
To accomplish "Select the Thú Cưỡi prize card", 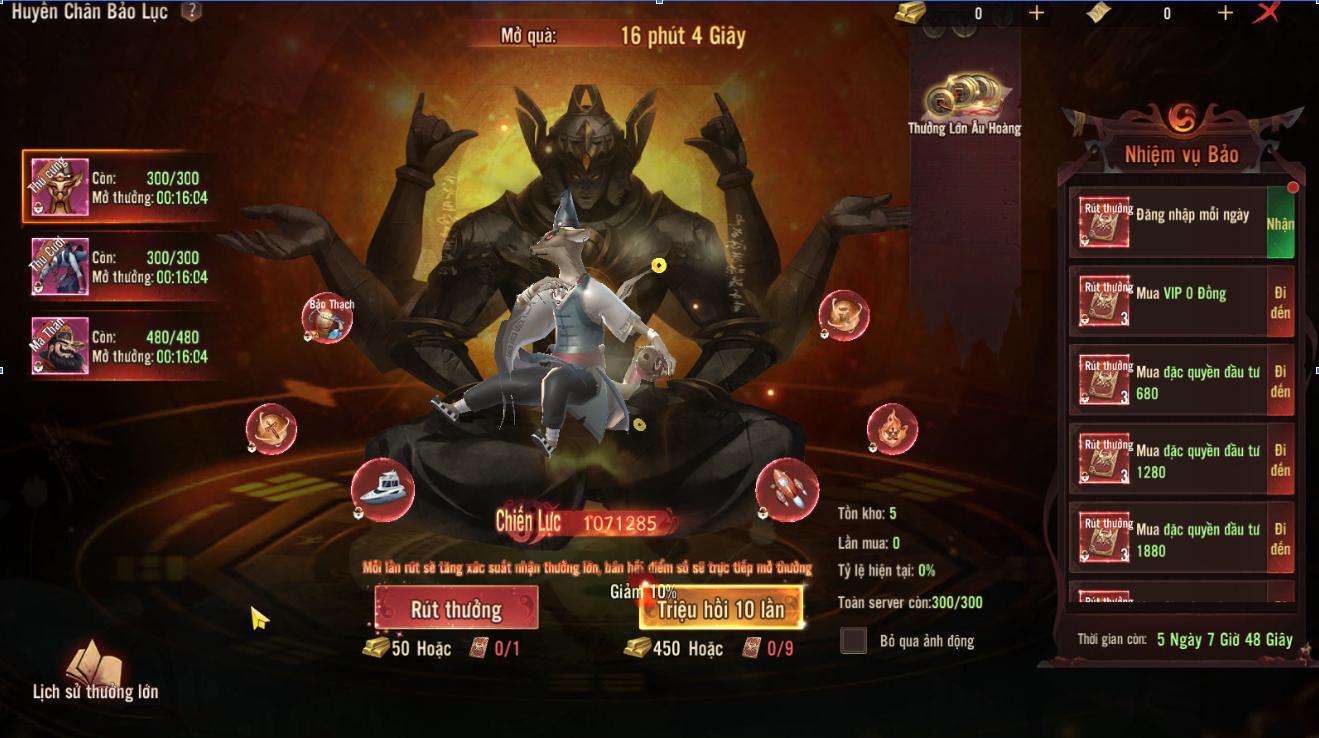I will point(120,267).
